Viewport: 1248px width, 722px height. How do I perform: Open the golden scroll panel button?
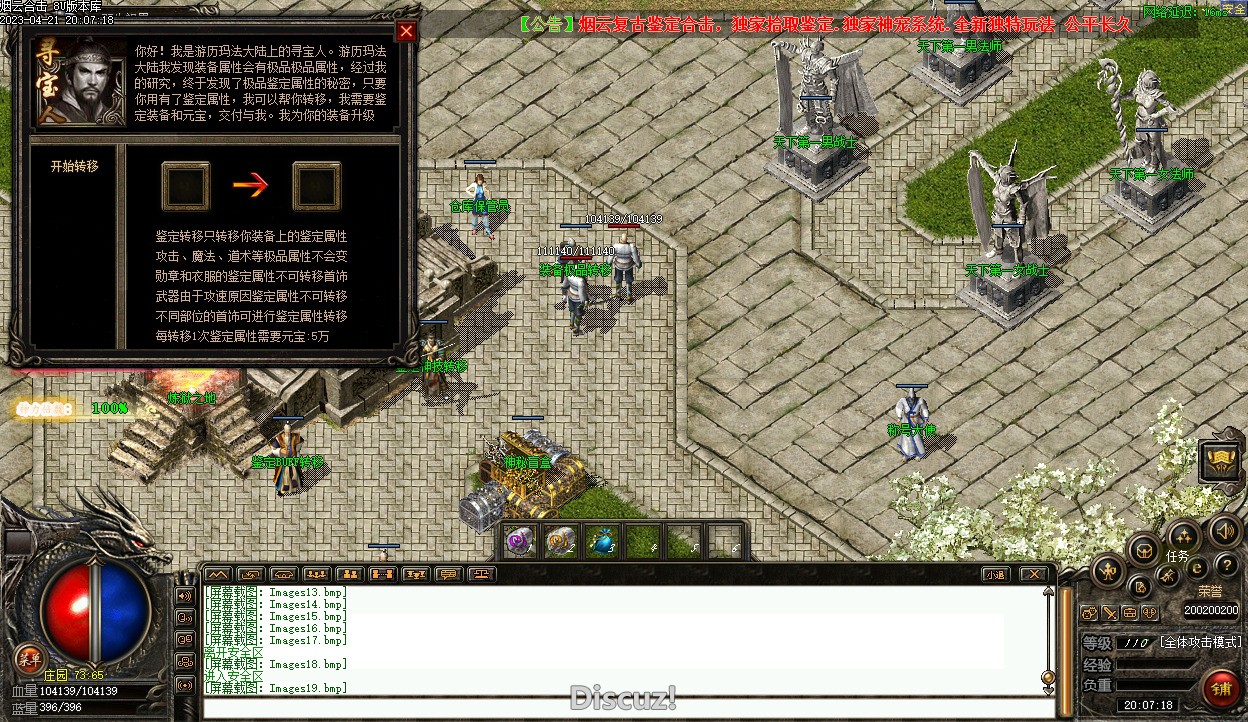pos(1222,461)
